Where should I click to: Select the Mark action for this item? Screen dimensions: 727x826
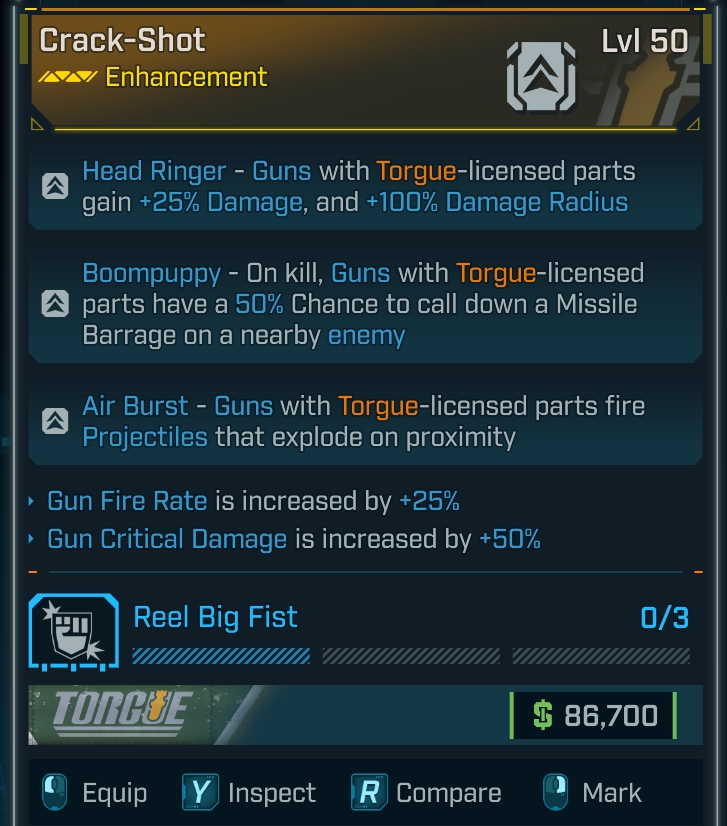[591, 793]
